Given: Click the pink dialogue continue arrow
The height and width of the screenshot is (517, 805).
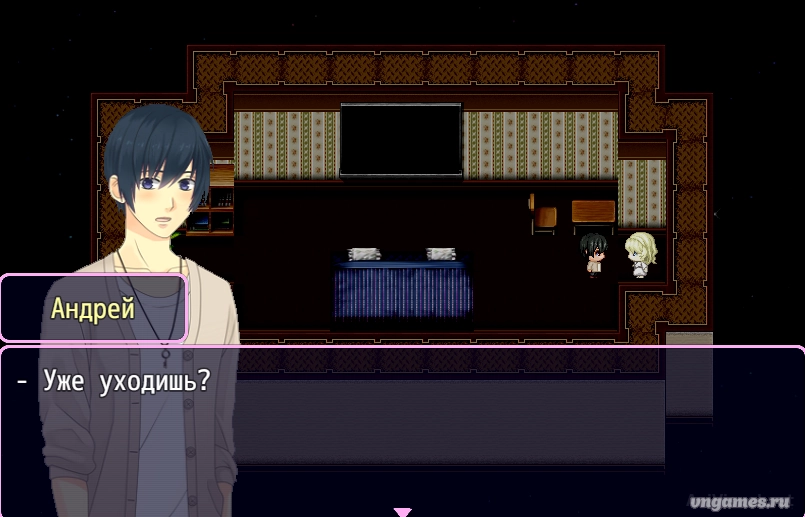Looking at the screenshot, I should [x=402, y=512].
